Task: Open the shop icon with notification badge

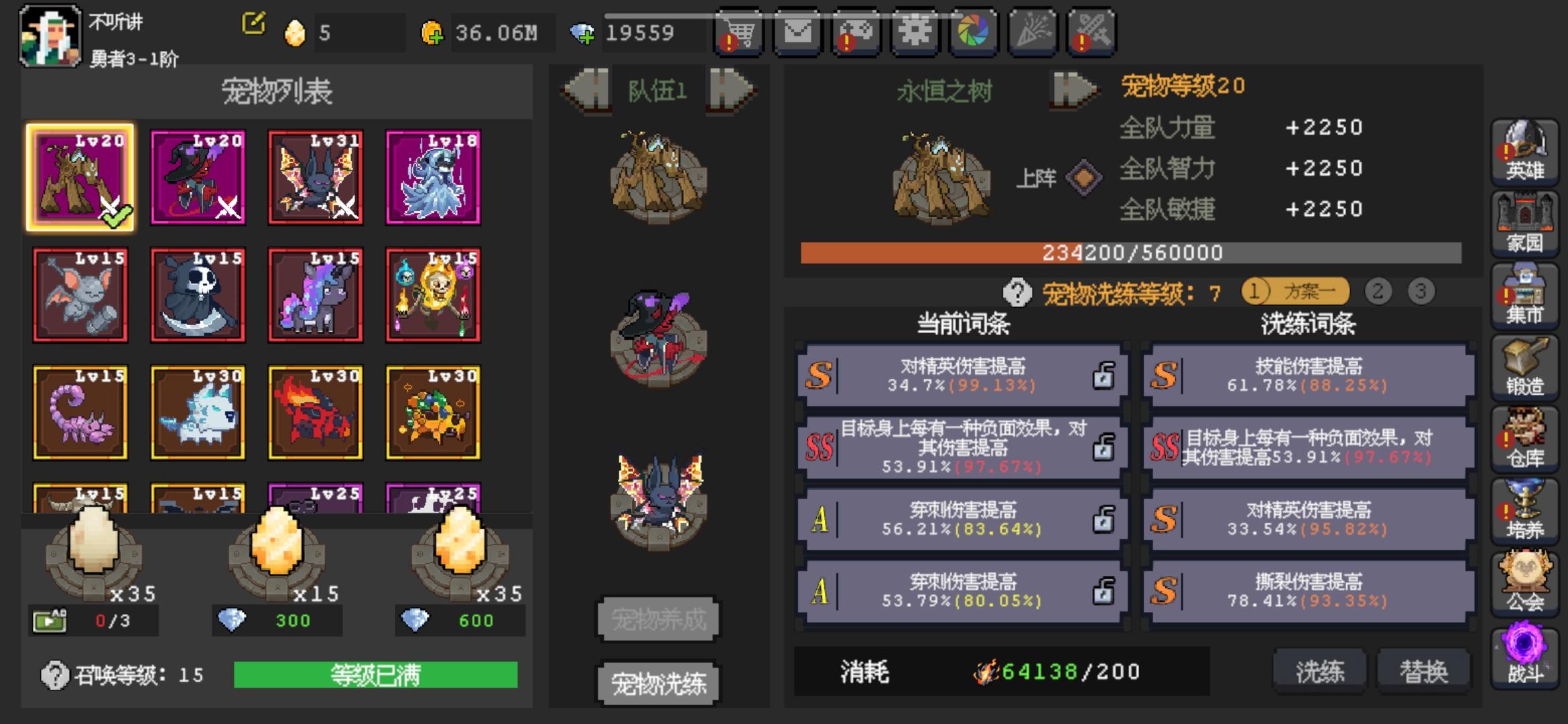Action: click(x=737, y=32)
